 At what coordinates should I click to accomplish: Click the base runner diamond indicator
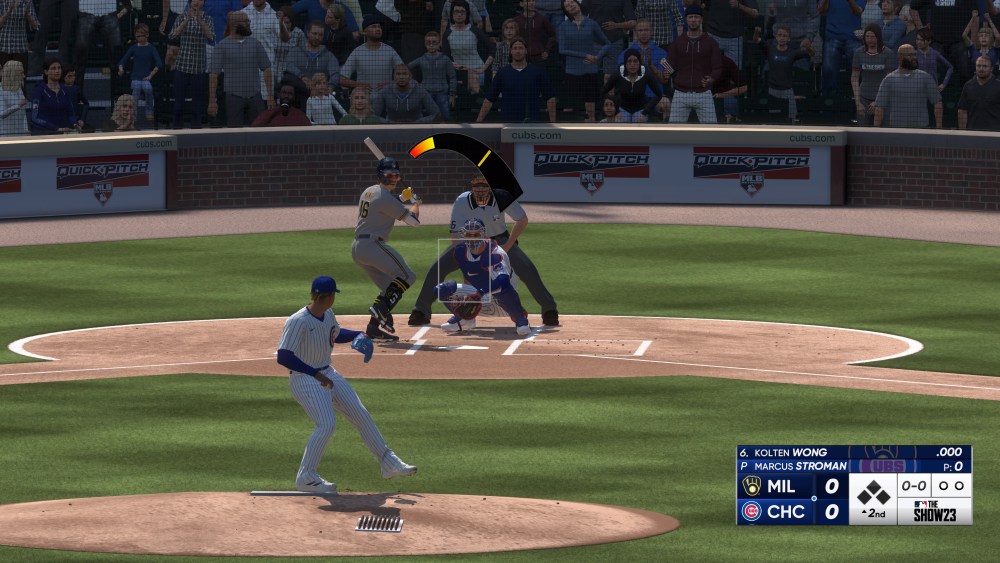pyautogui.click(x=873, y=492)
